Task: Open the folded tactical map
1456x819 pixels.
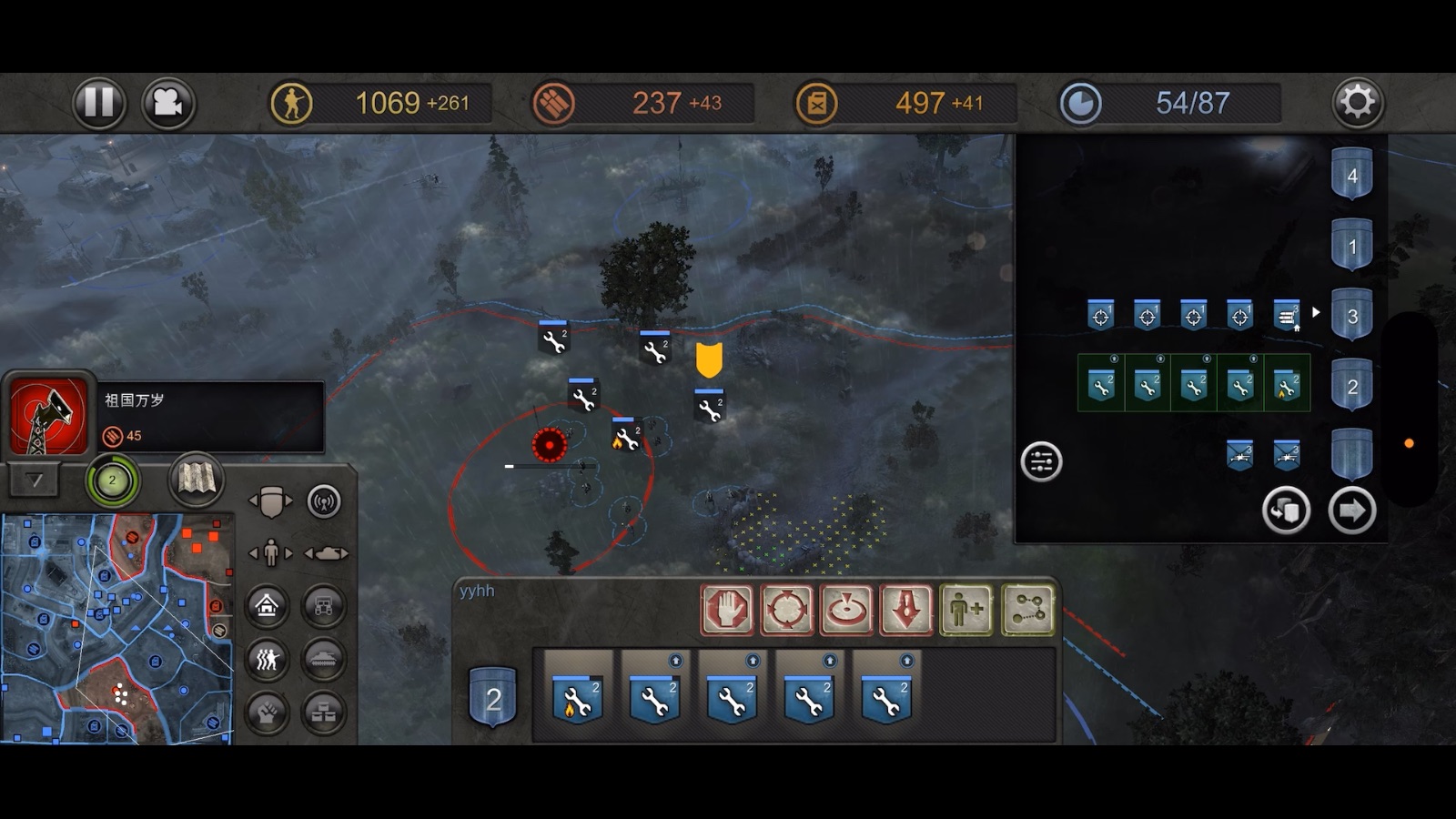Action: coord(196,479)
